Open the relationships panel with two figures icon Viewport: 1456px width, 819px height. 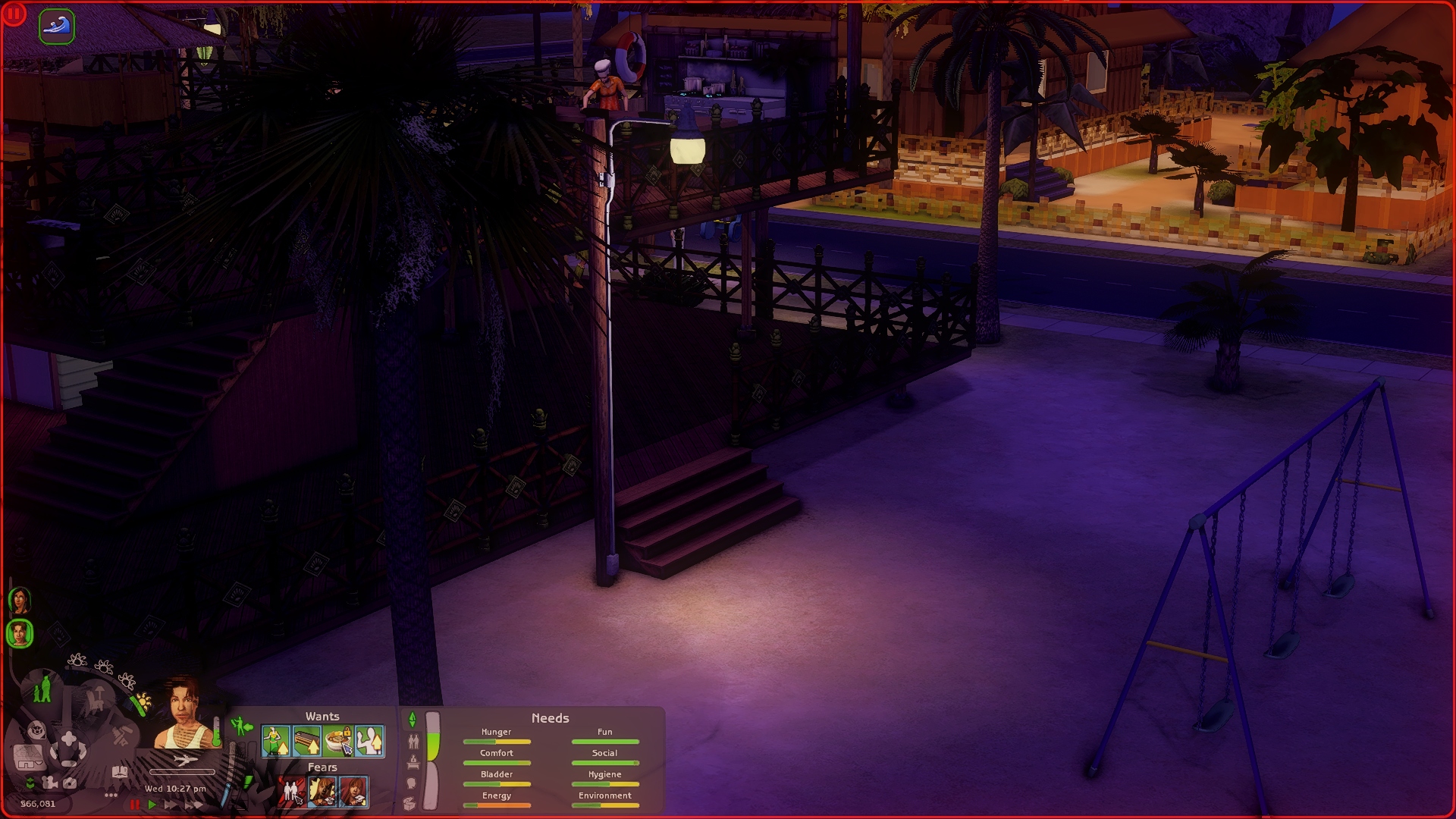(413, 741)
